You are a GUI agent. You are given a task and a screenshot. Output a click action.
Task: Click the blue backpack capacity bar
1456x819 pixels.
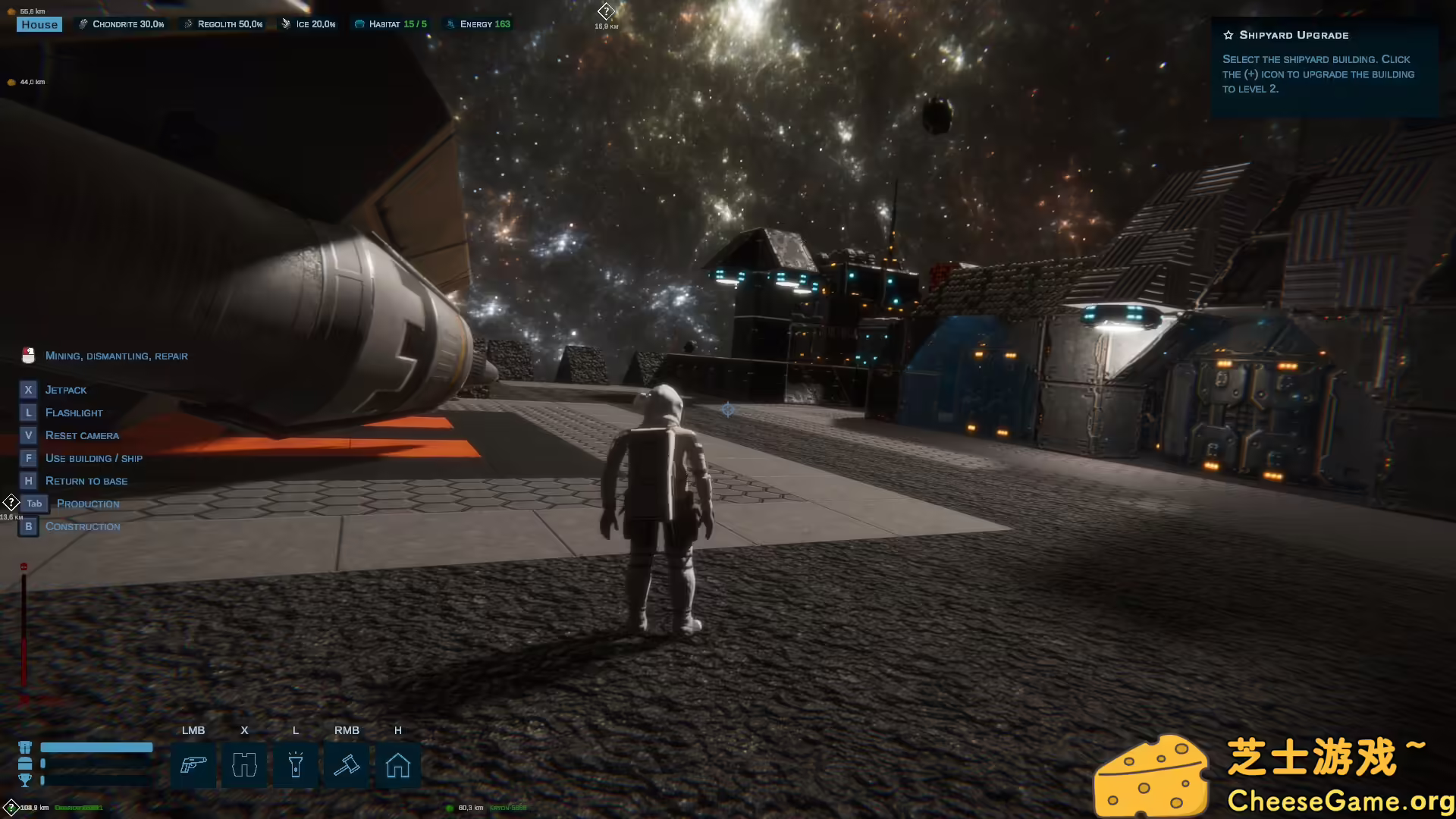point(96,746)
